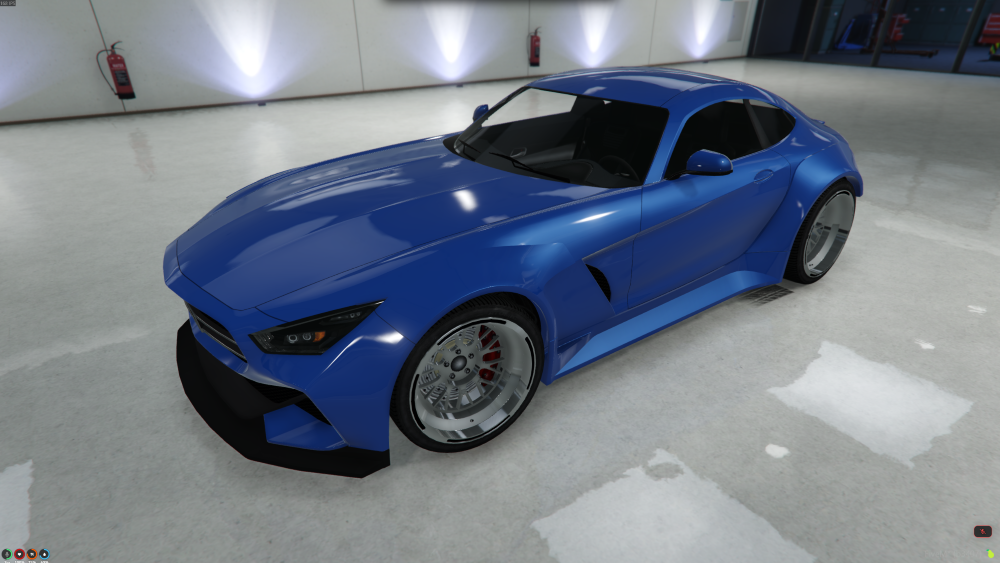1000x563 pixels.
Task: Select the red heart health icon
Action: (x=19, y=553)
